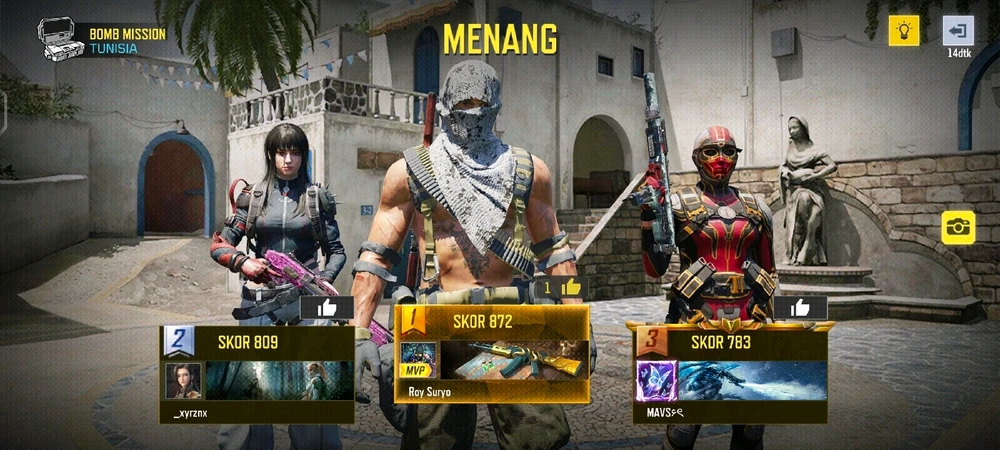Open _xyrznx's player avatar
The image size is (1000, 450).
(183, 381)
